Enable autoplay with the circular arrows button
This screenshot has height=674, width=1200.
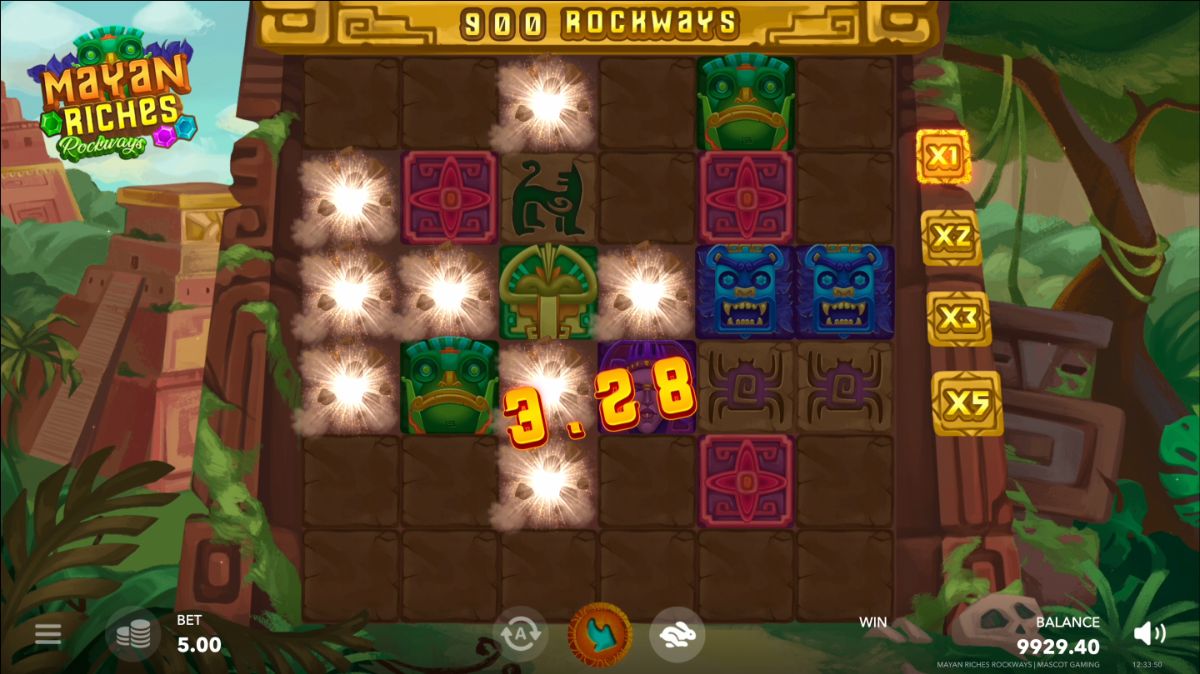point(520,634)
